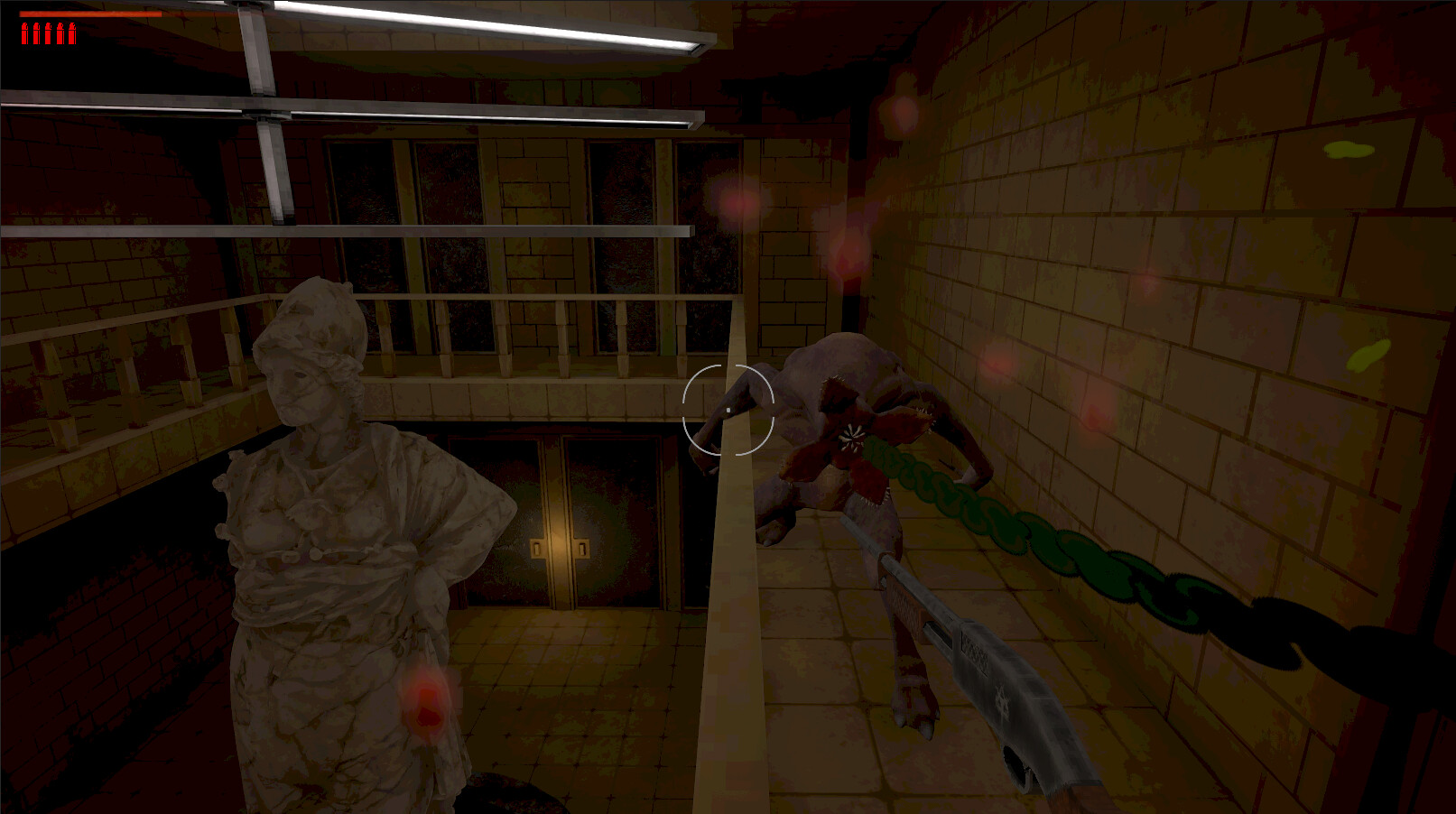Click the second red shell icon
Image resolution: width=1456 pixels, height=814 pixels.
click(x=36, y=33)
